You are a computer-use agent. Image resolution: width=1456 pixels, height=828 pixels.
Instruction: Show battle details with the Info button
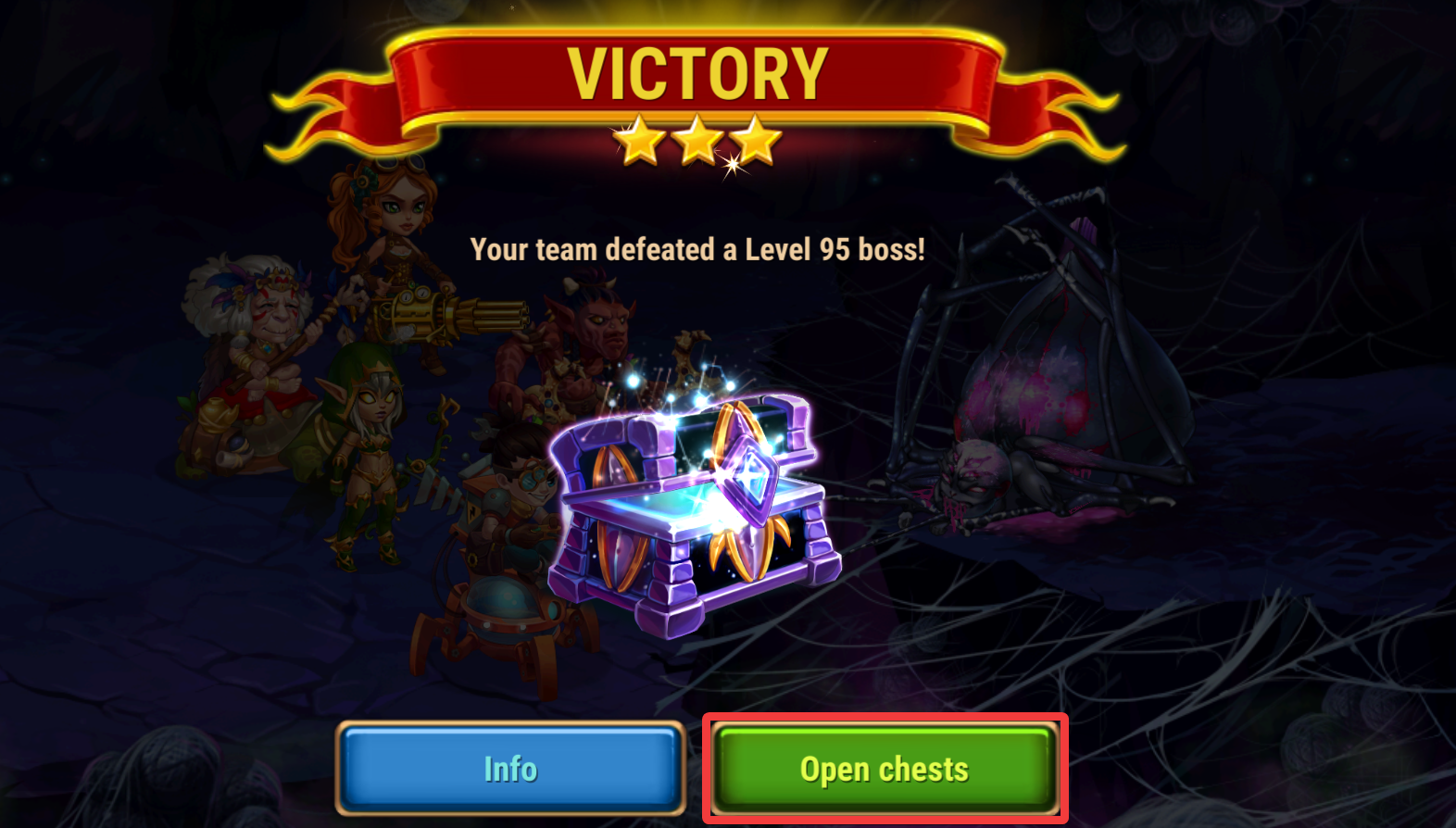(x=510, y=769)
